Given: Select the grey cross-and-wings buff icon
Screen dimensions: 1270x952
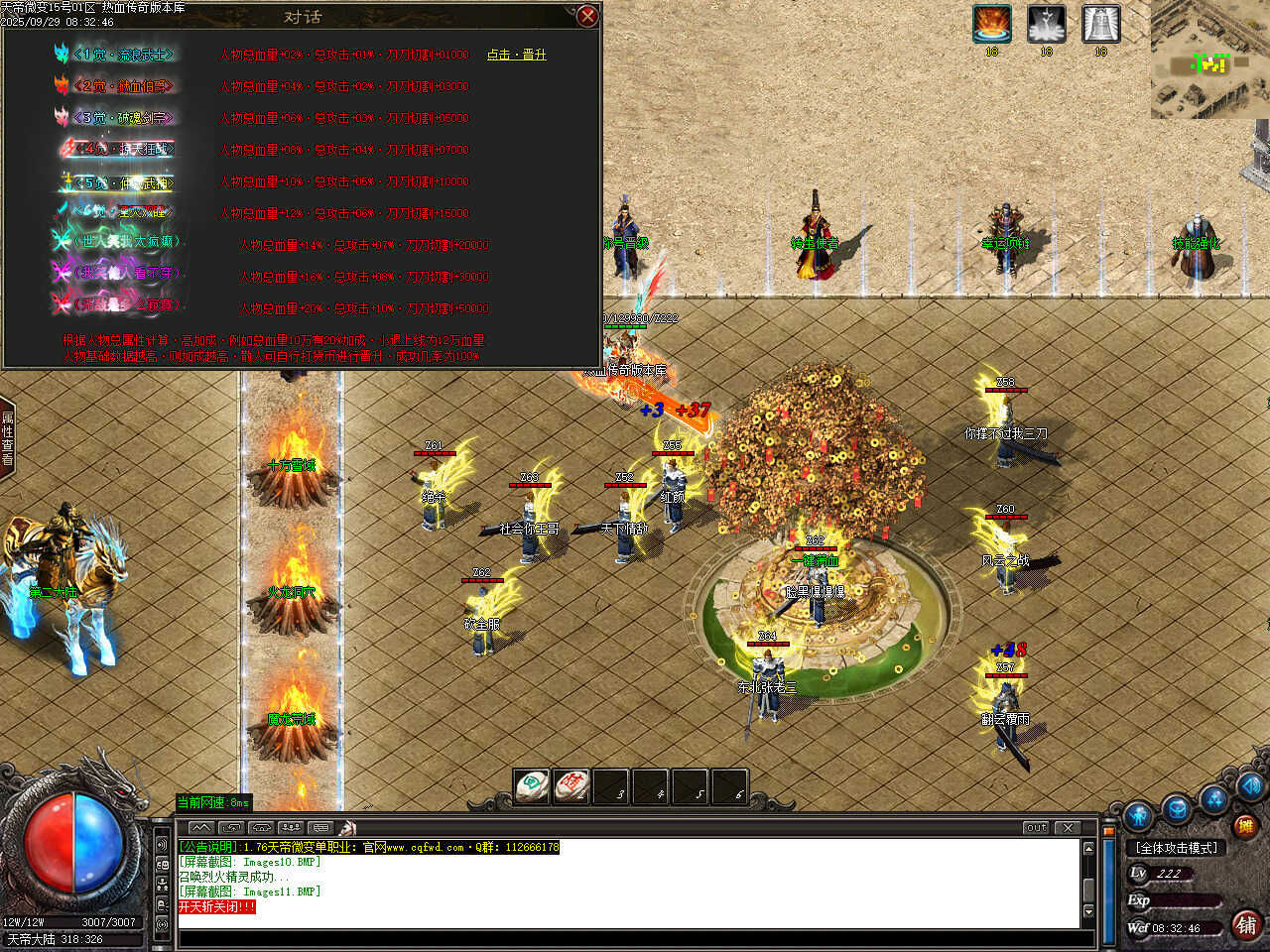Looking at the screenshot, I should pos(1046,24).
